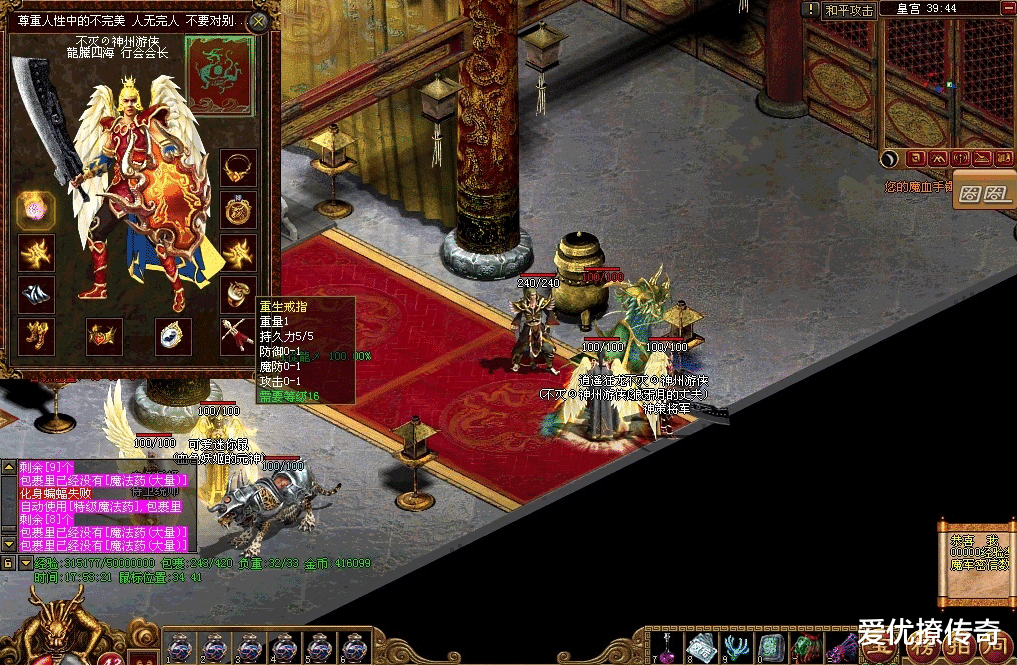The image size is (1017, 665).
Task: Select the golden belt slot
Action: (x=104, y=335)
